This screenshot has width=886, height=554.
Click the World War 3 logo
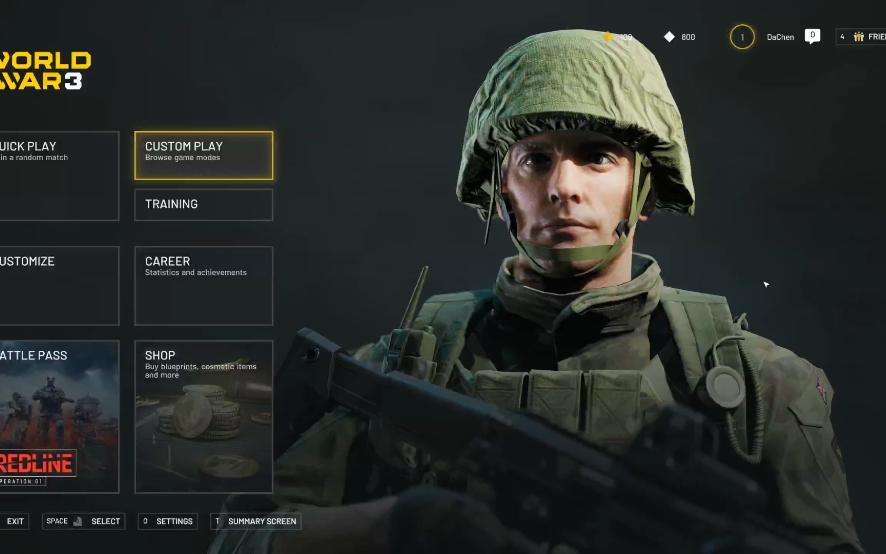click(45, 71)
